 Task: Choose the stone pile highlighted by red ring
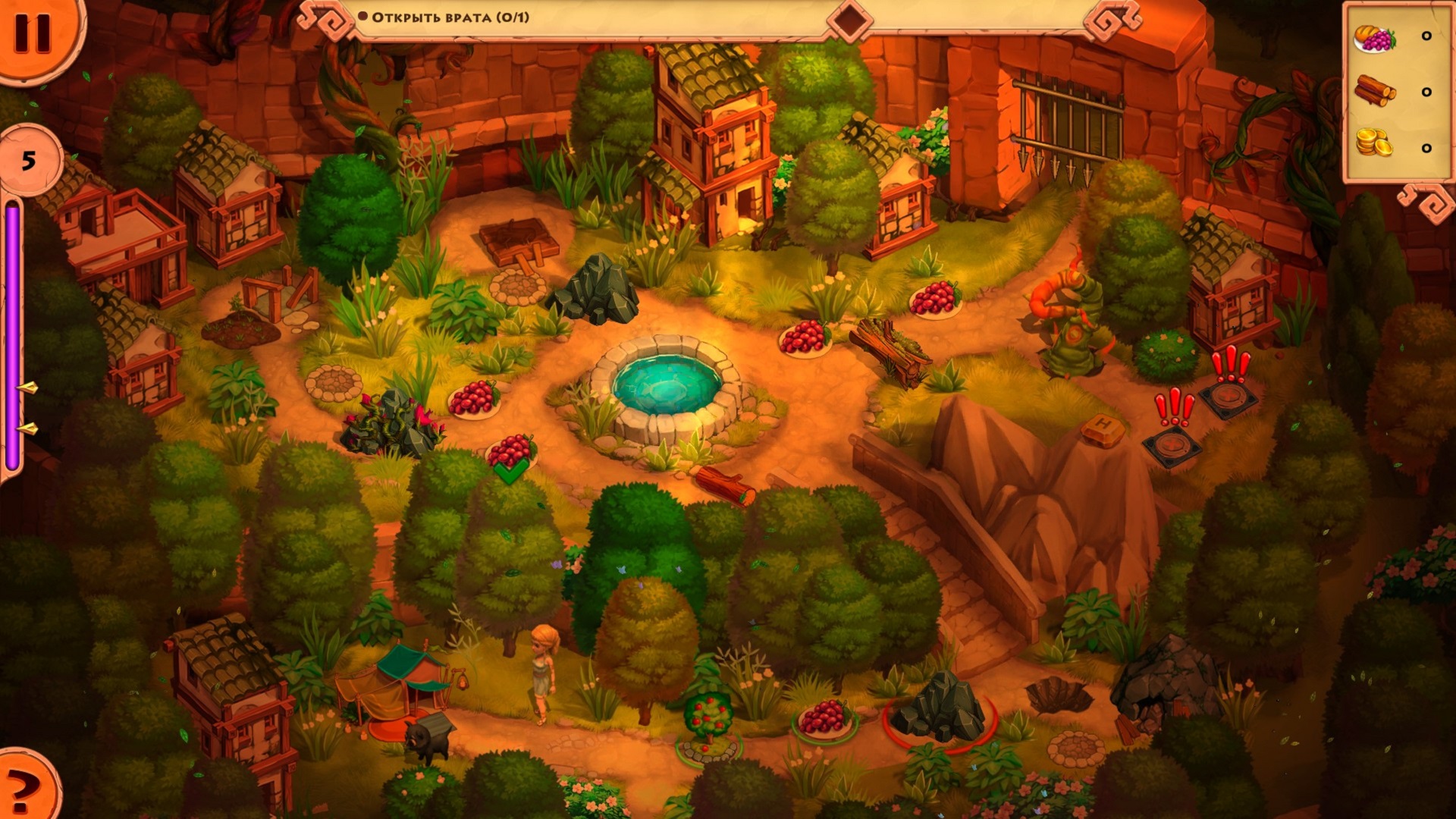tap(939, 711)
